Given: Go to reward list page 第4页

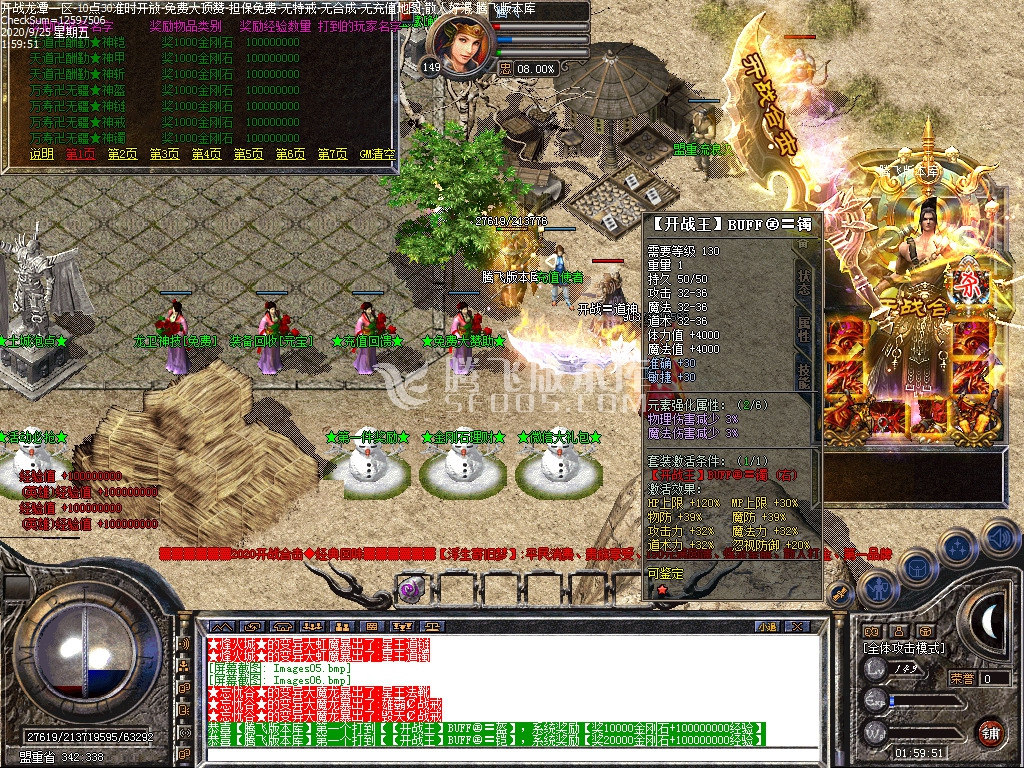Looking at the screenshot, I should point(207,154).
